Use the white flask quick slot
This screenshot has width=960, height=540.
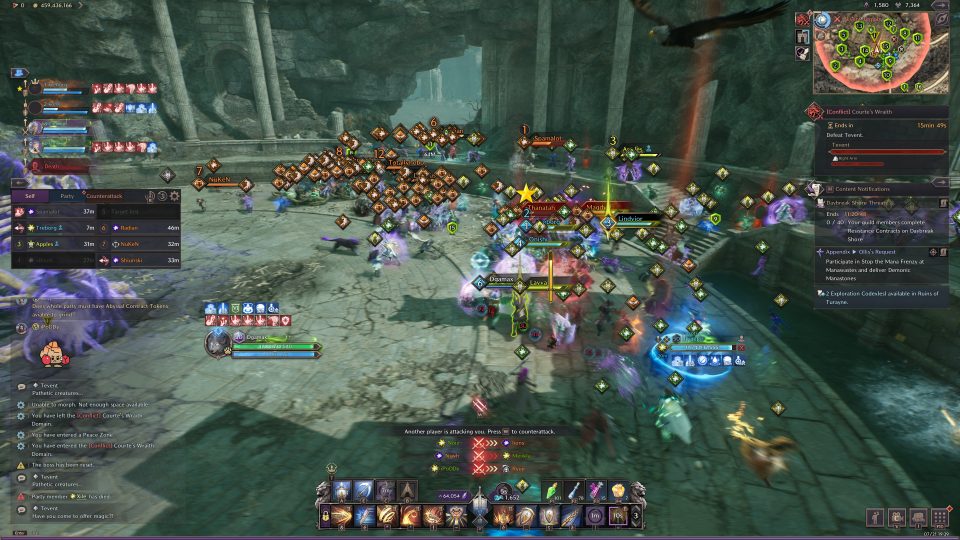click(x=574, y=490)
